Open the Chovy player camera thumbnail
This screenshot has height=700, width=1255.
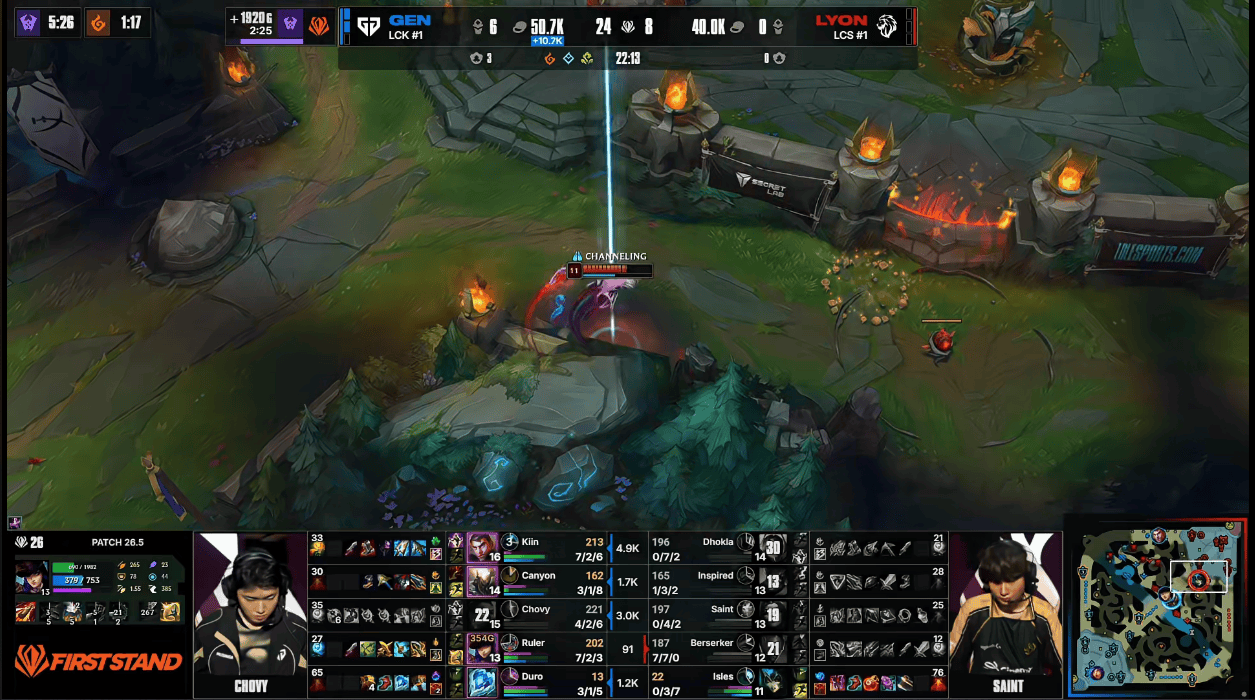[x=250, y=612]
